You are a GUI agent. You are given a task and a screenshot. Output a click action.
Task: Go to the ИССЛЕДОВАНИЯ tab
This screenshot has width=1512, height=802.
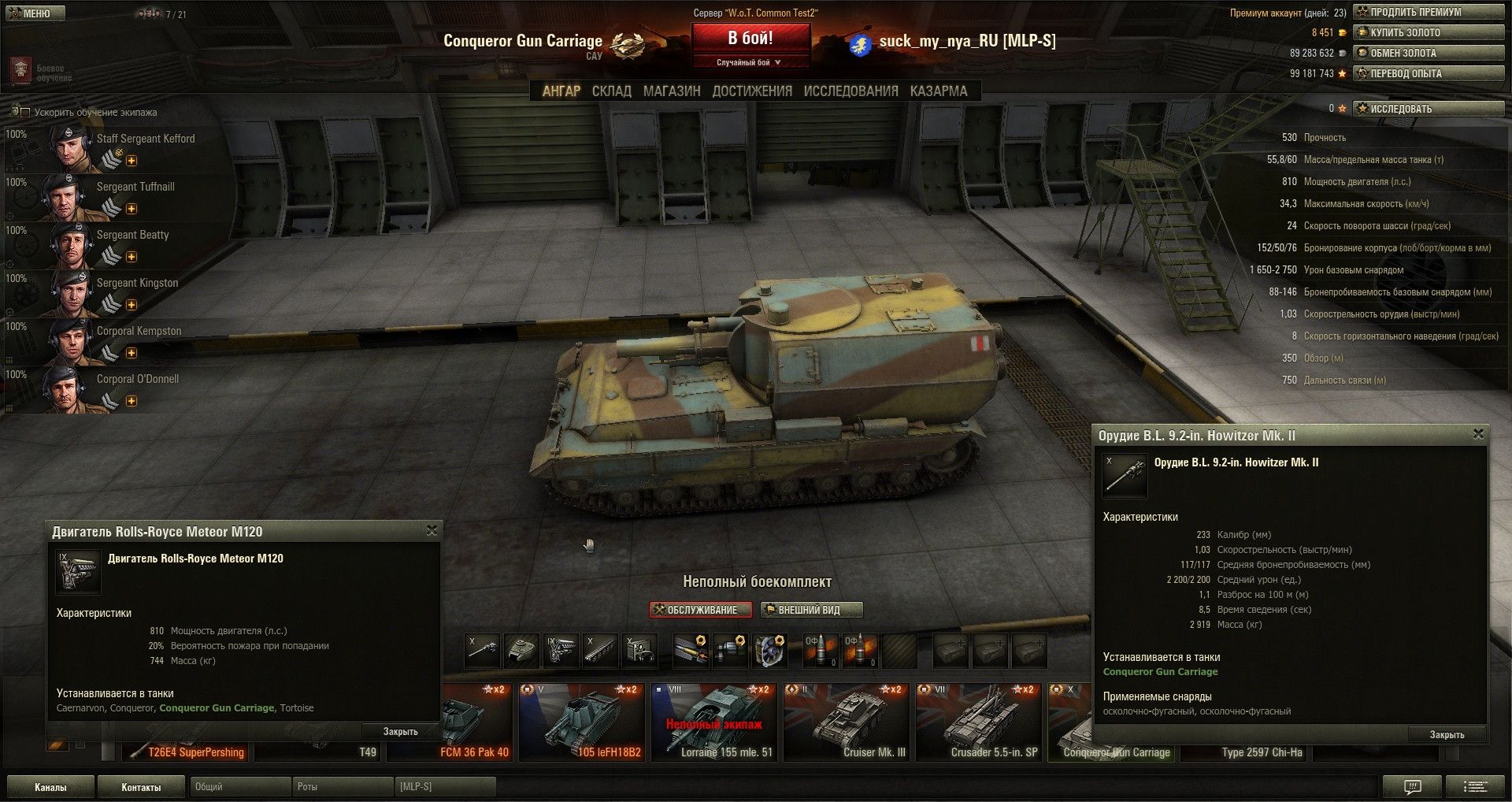point(850,91)
